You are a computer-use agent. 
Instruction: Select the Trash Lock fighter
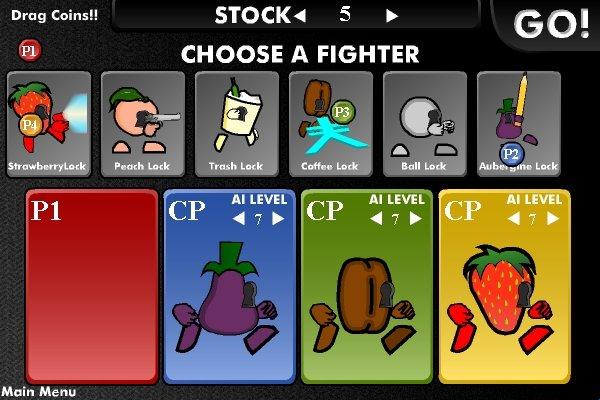[236, 122]
